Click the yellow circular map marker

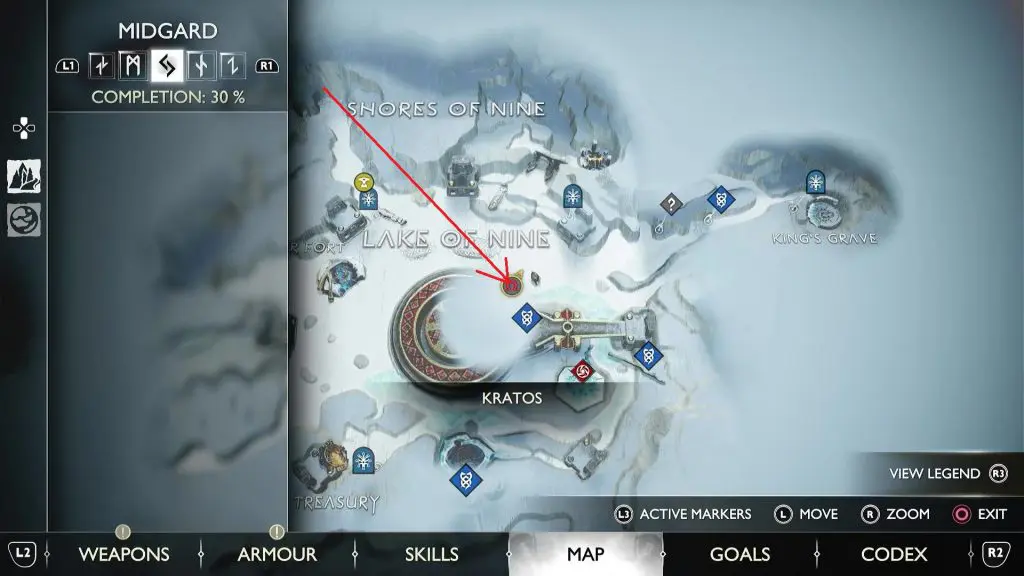[x=364, y=182]
